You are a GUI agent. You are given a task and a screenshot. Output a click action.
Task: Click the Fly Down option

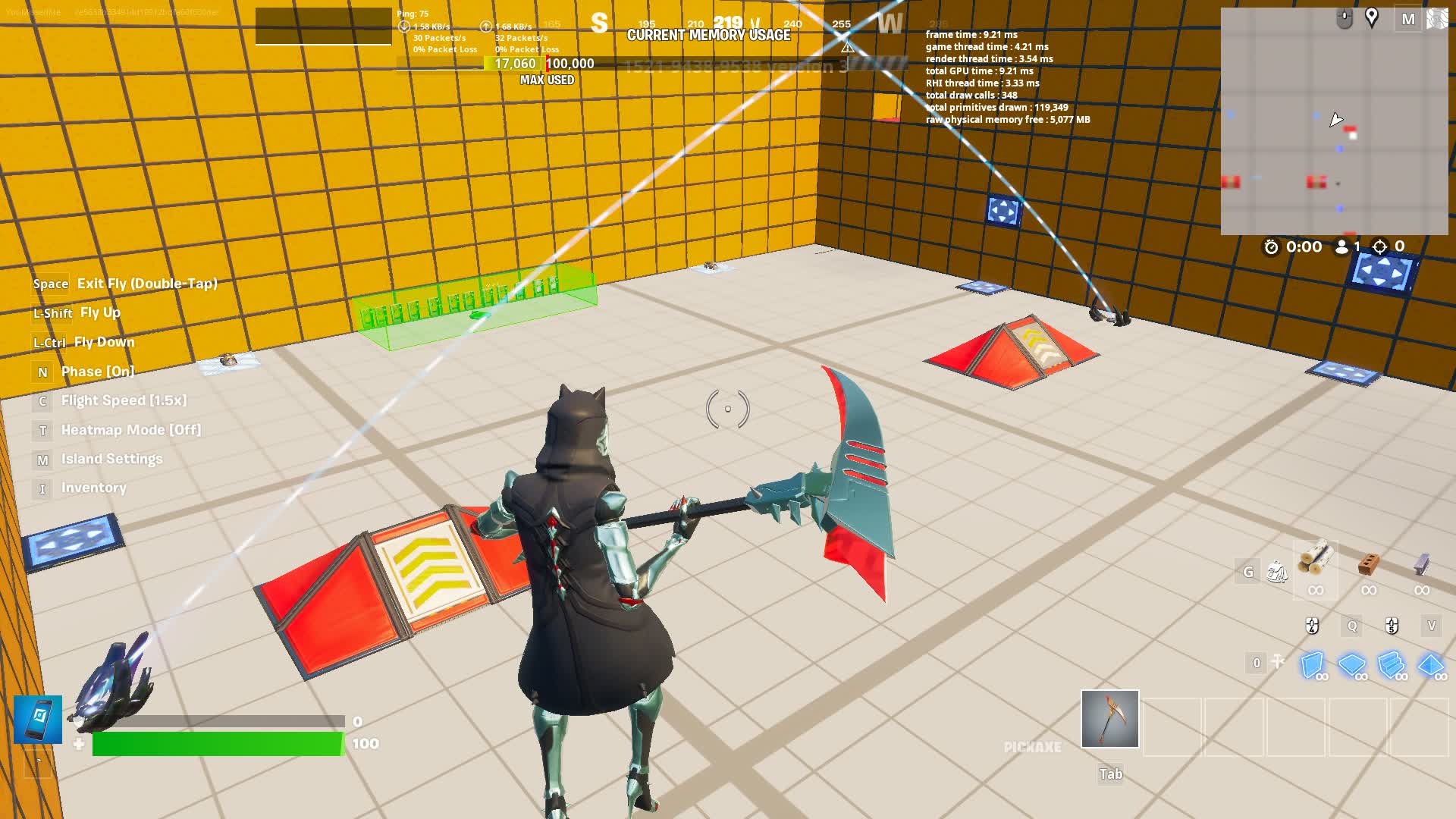105,342
